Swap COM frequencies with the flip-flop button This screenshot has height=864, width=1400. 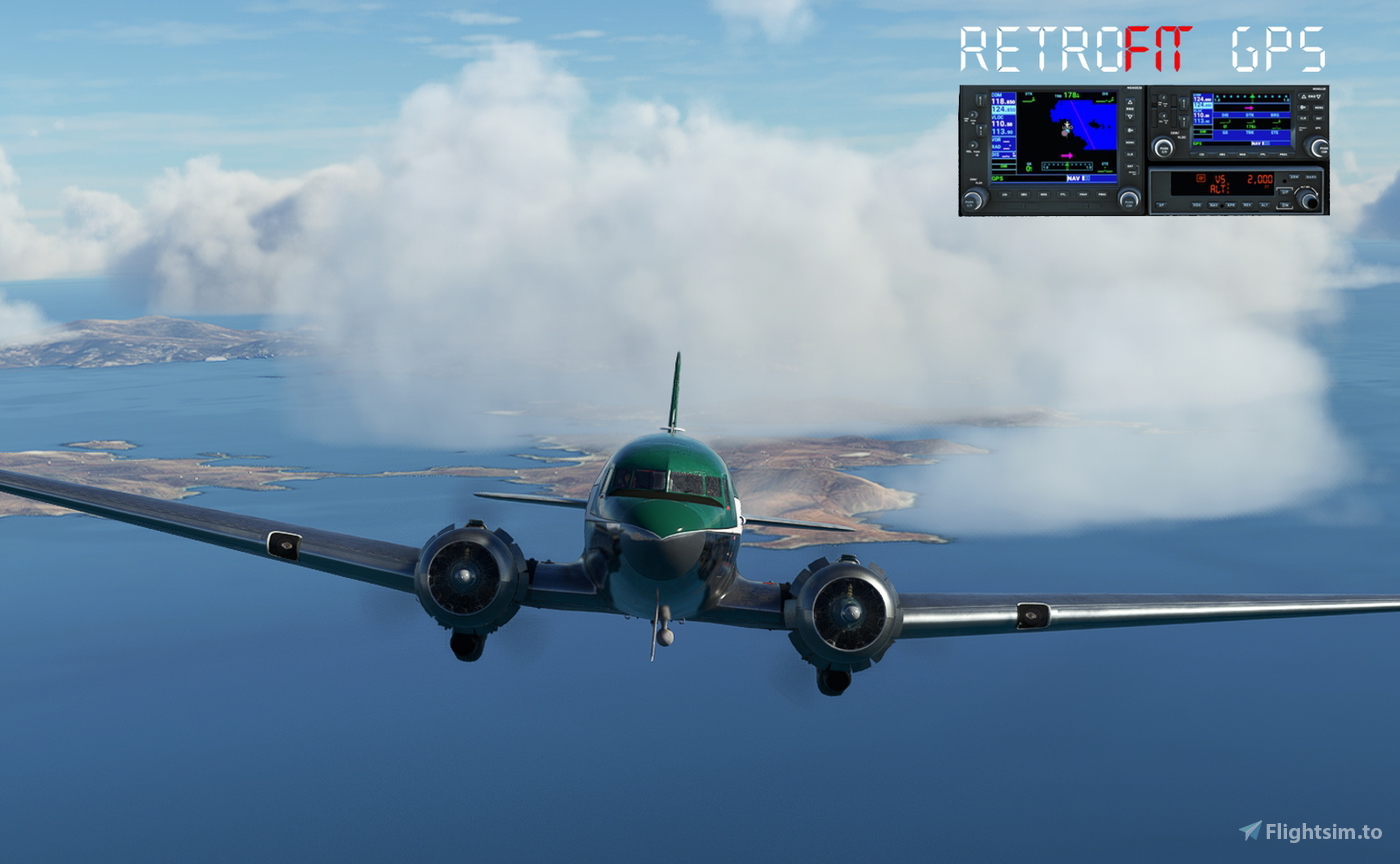(980, 101)
